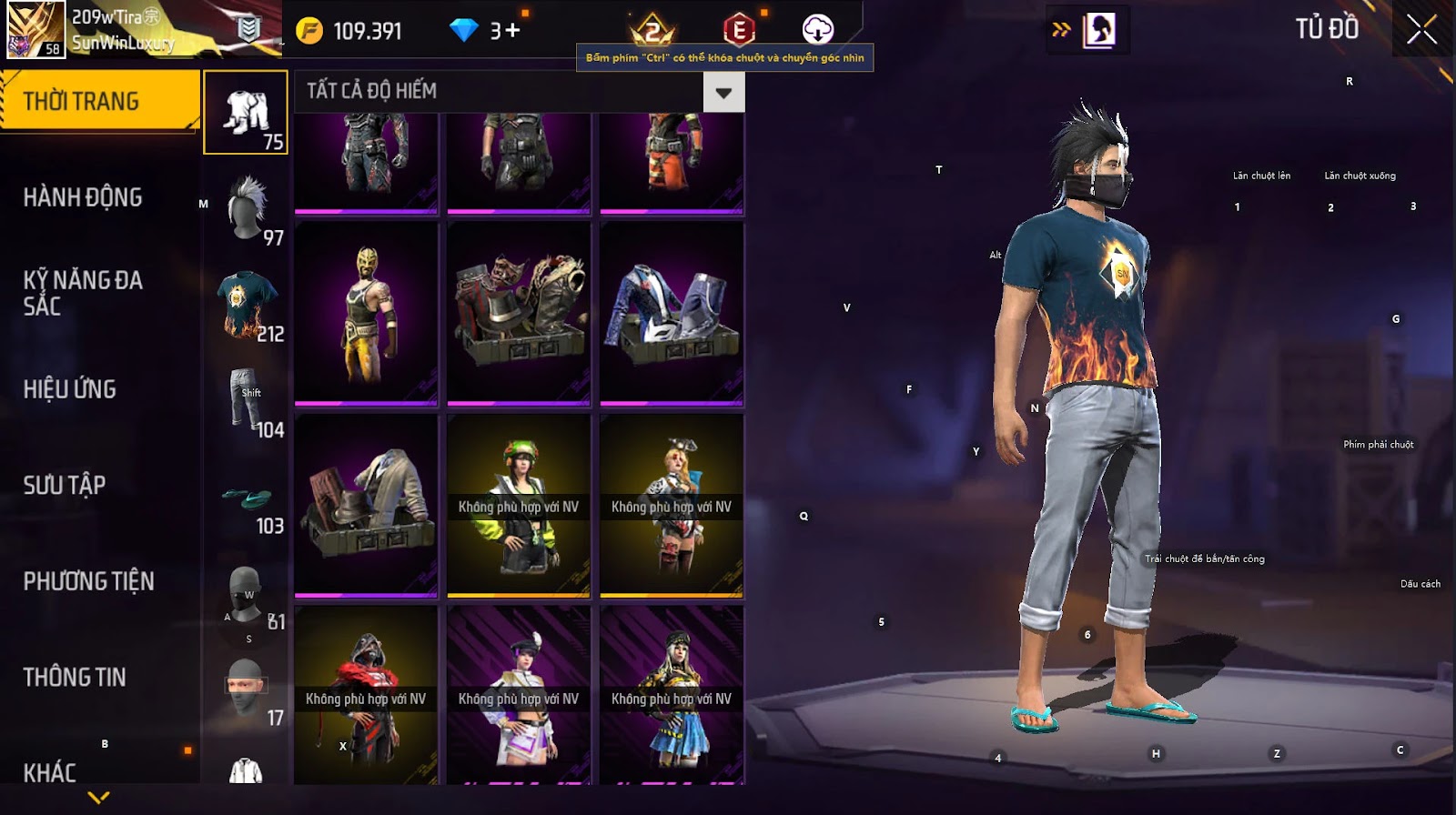The width and height of the screenshot is (1456, 815).
Task: Open the KHÁC category
Action: click(50, 772)
